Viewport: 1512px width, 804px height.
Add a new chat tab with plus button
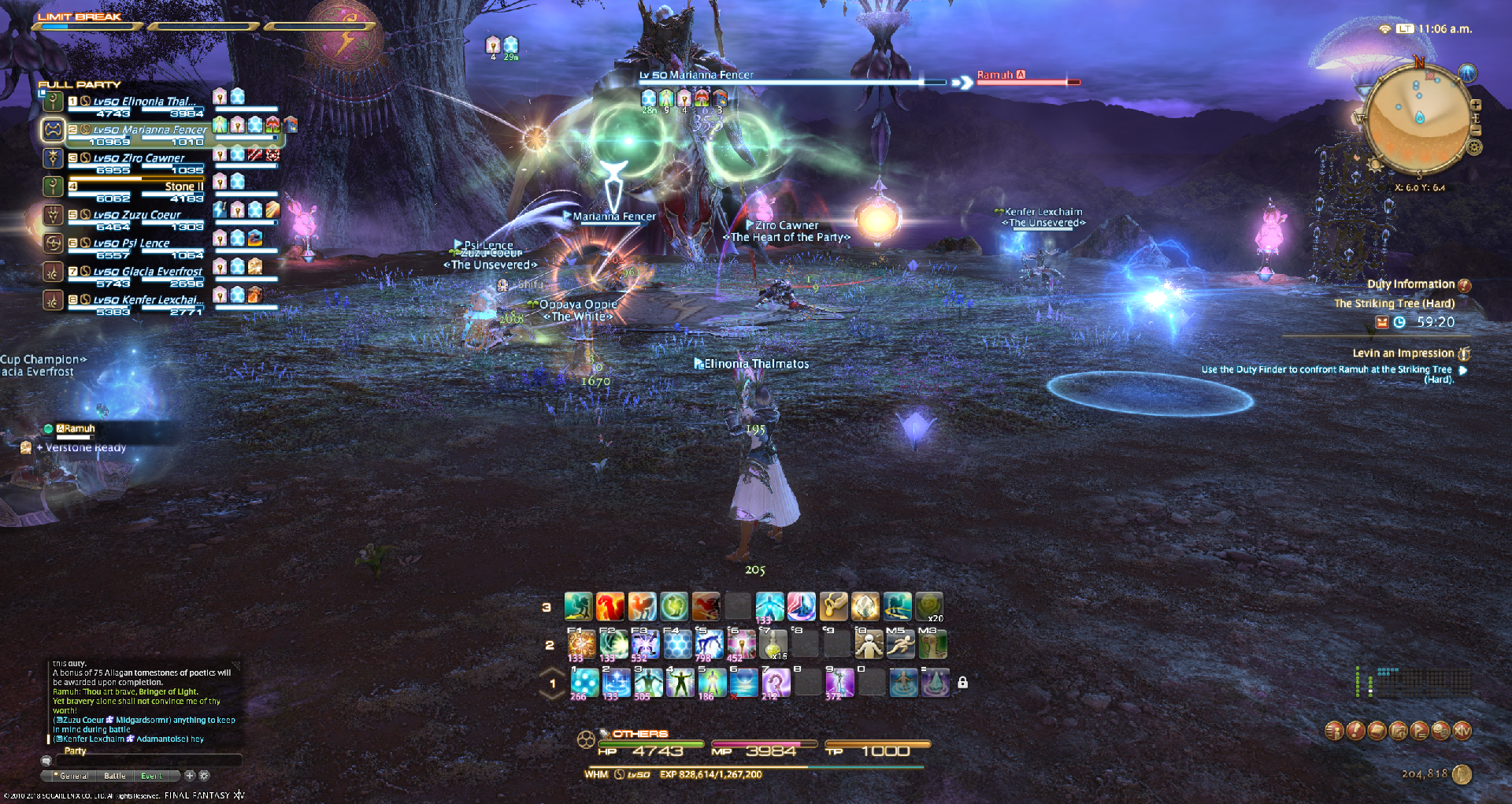[190, 776]
